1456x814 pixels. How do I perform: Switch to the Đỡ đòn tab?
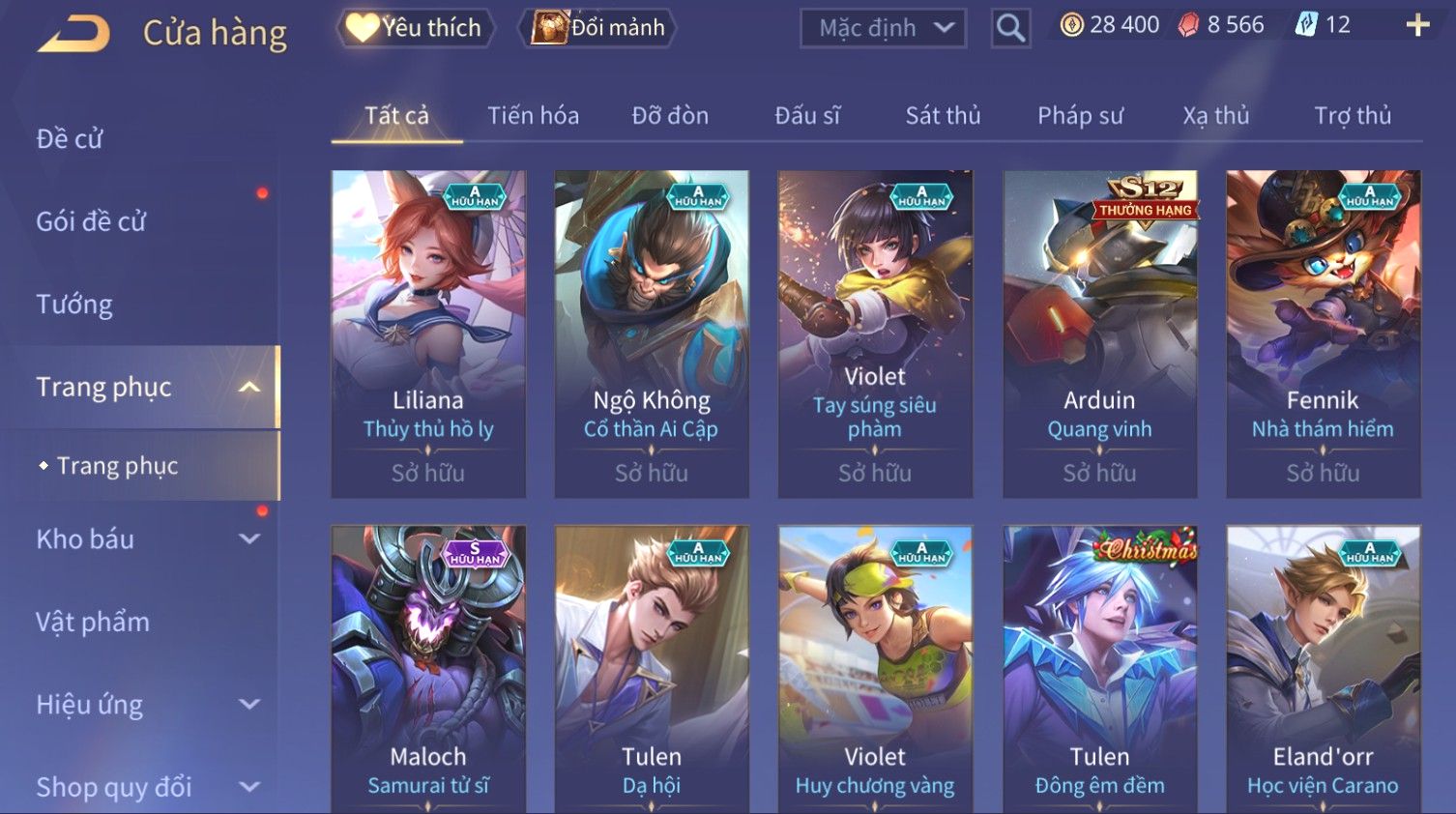(x=670, y=116)
